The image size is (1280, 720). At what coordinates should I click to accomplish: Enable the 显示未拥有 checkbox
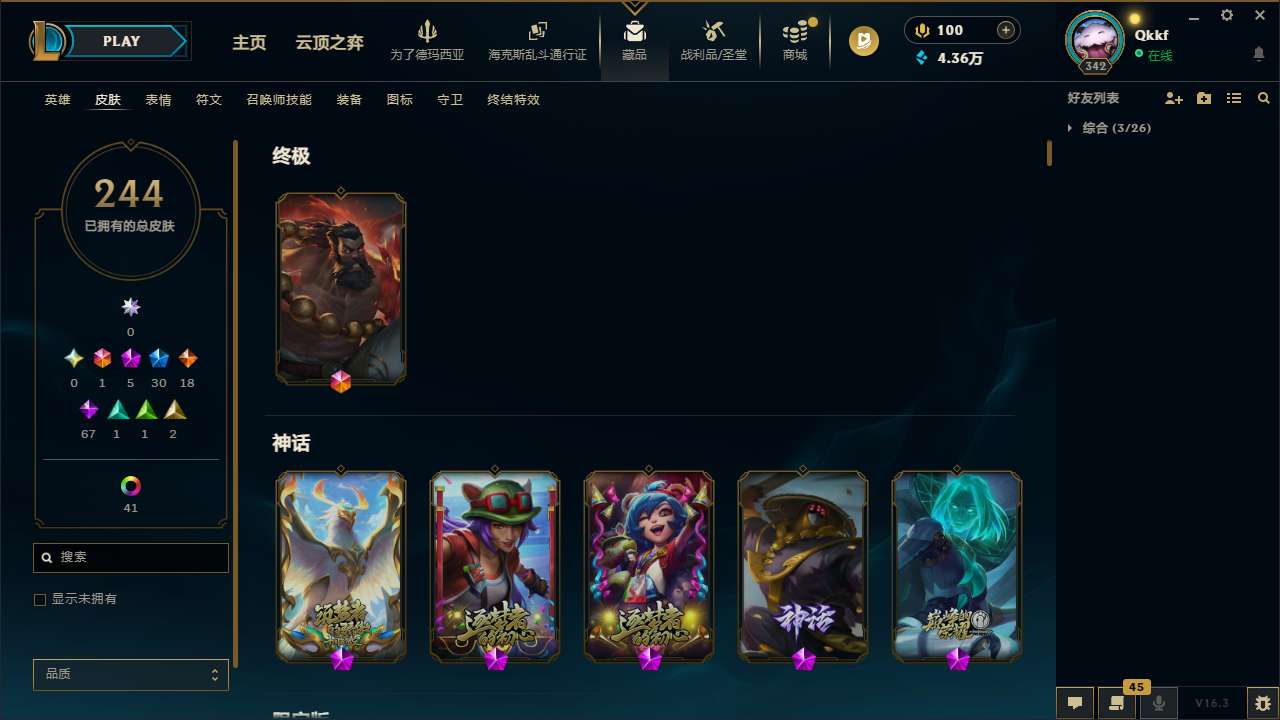pyautogui.click(x=40, y=599)
